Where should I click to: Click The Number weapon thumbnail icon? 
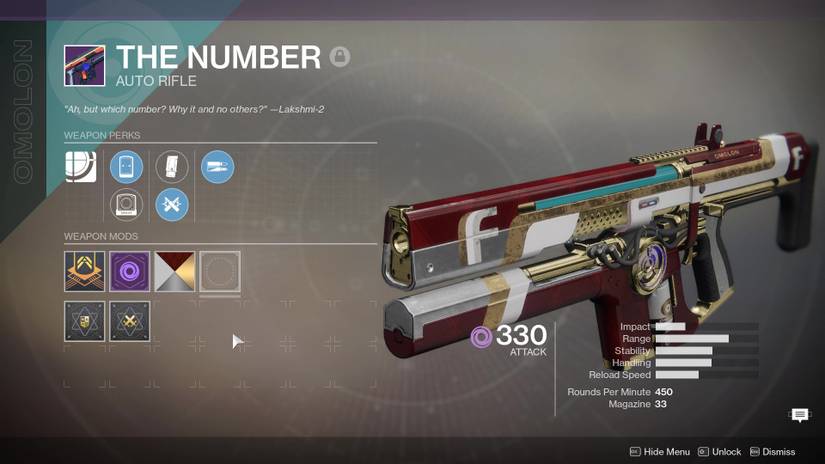84,65
